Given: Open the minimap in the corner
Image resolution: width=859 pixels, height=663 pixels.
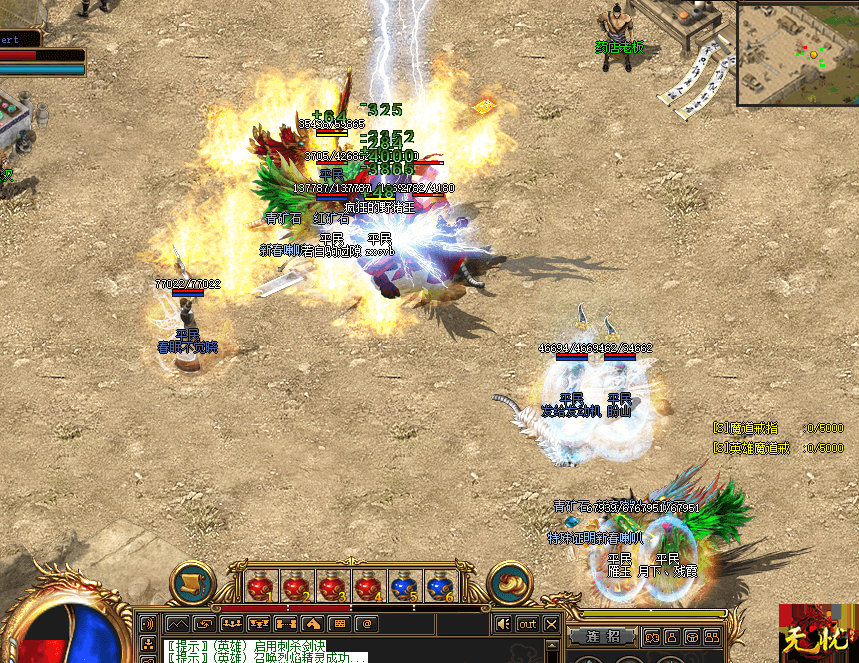Looking at the screenshot, I should click(797, 52).
